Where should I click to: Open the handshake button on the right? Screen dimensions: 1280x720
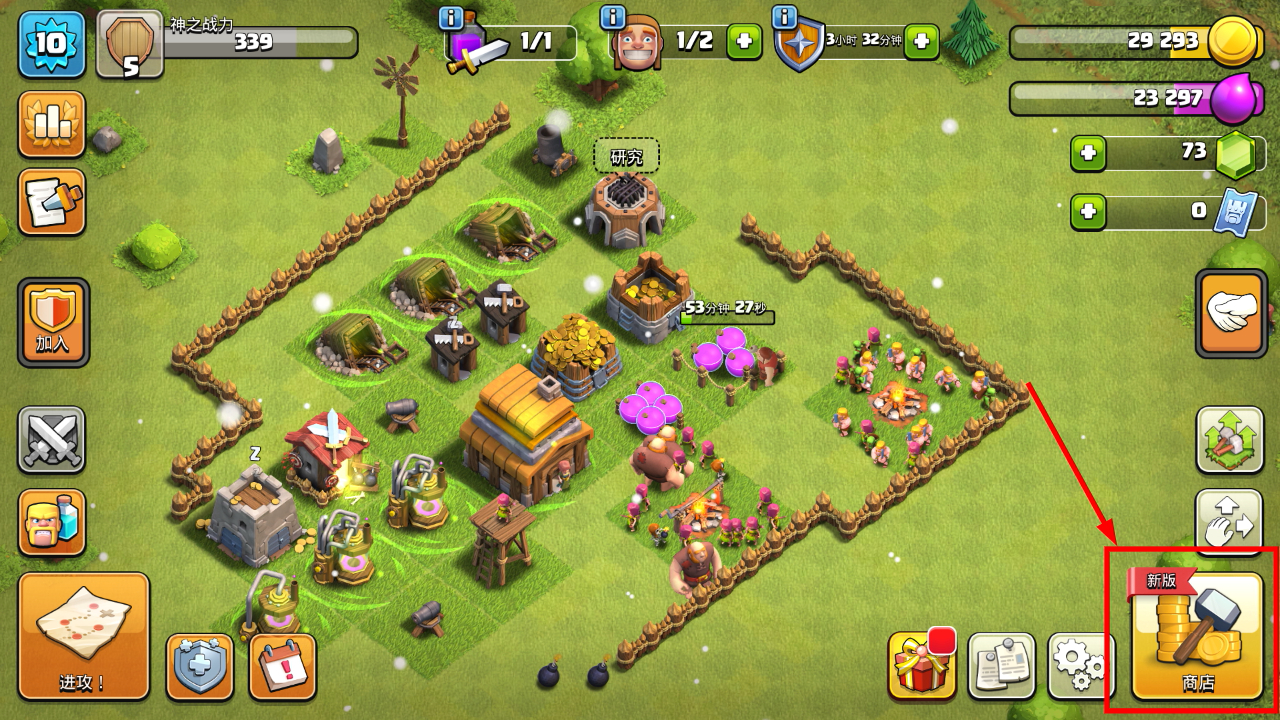coord(1230,313)
